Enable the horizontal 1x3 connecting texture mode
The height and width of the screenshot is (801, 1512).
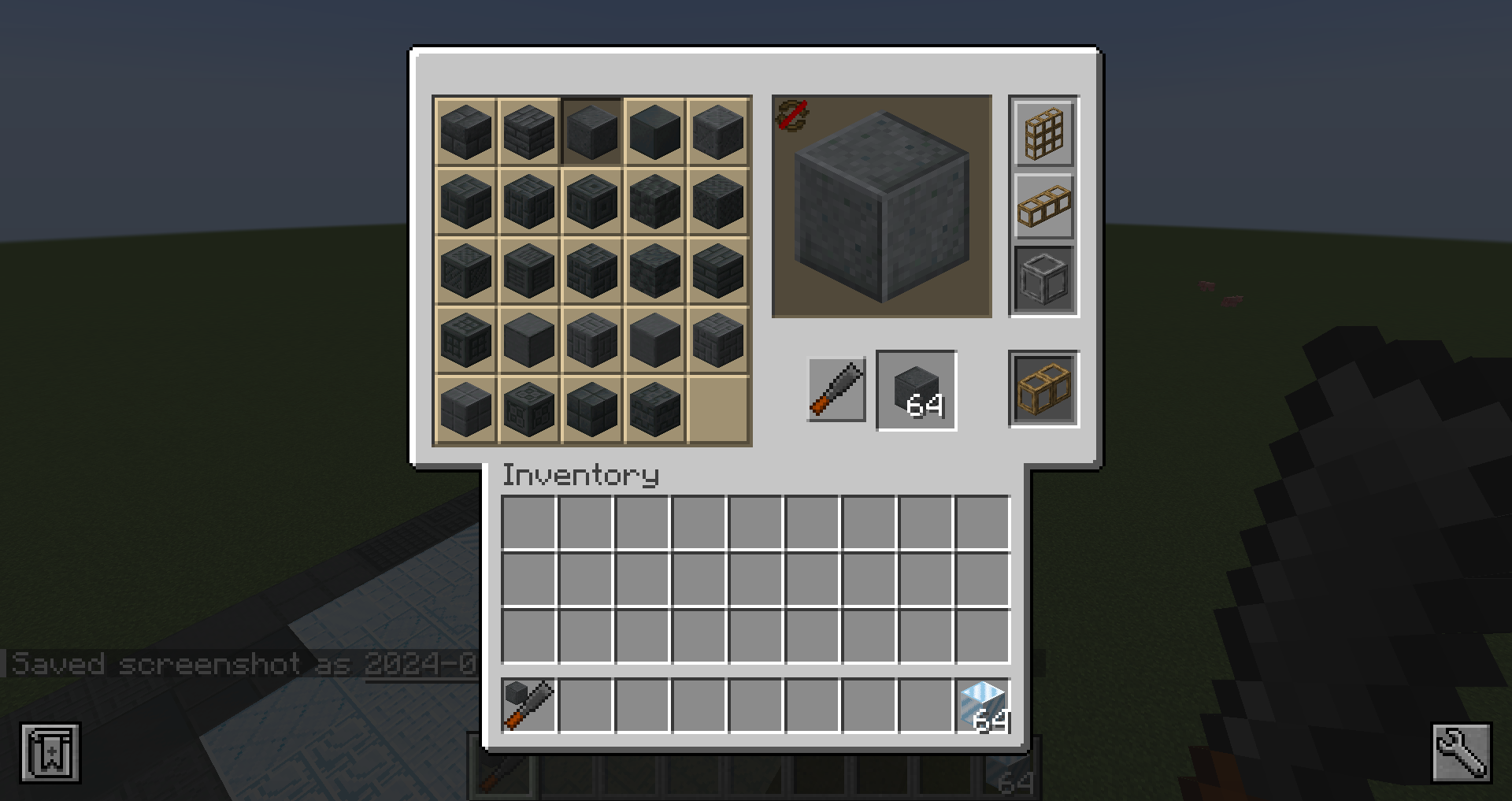1043,206
